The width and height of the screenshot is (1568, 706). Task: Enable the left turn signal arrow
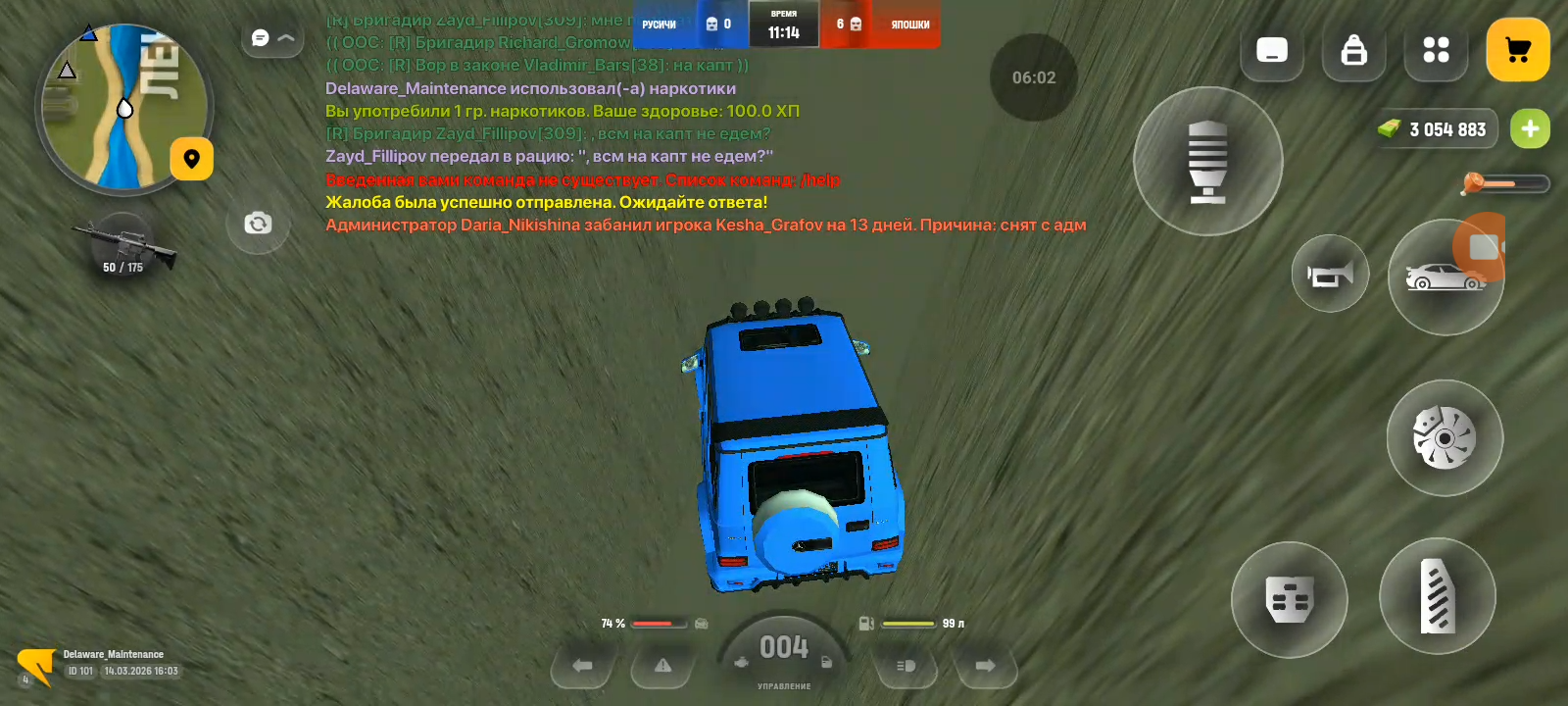582,665
